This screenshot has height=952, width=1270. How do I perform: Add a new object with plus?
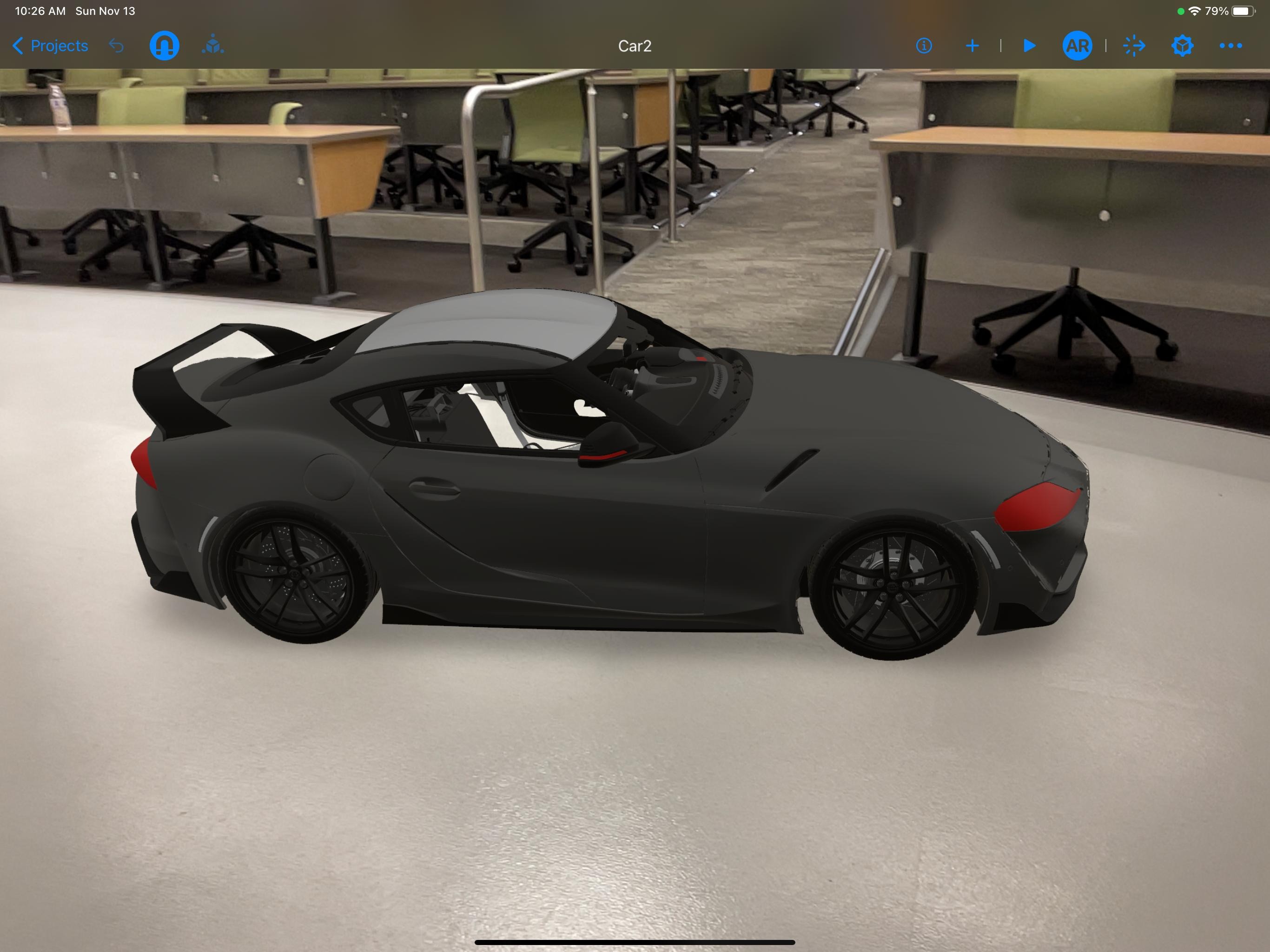coord(972,46)
